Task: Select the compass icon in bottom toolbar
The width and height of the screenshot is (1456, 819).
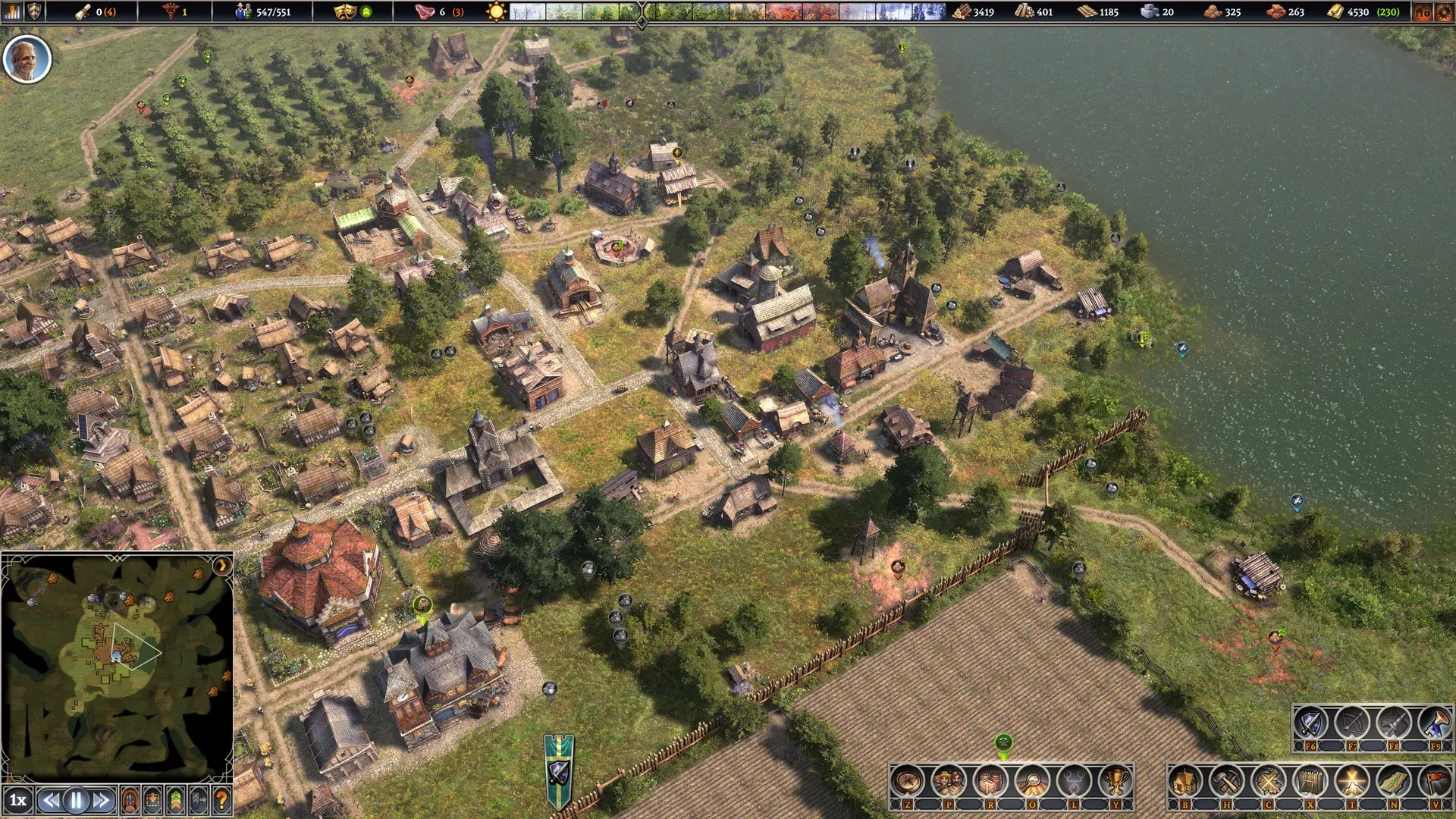Action: tap(907, 781)
